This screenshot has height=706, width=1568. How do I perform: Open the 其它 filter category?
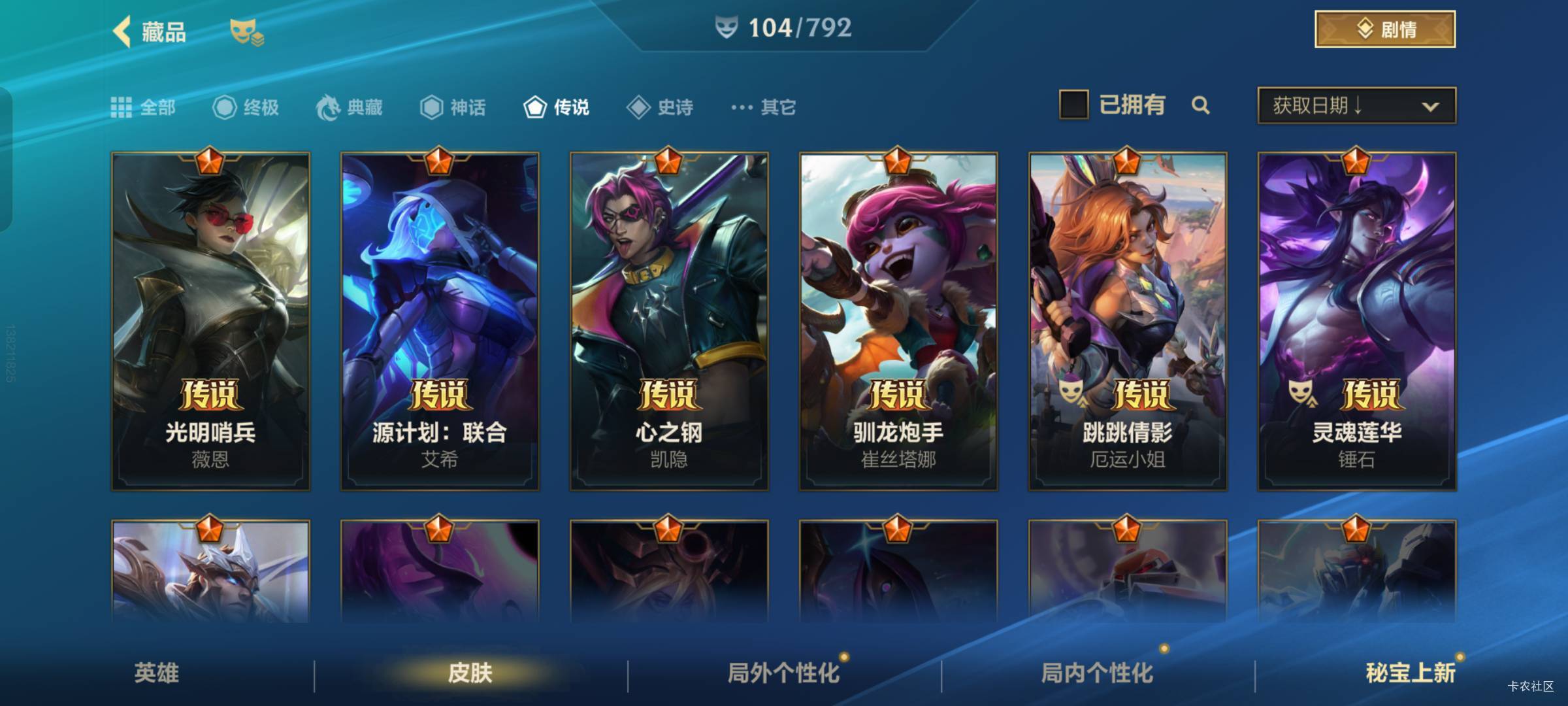763,107
